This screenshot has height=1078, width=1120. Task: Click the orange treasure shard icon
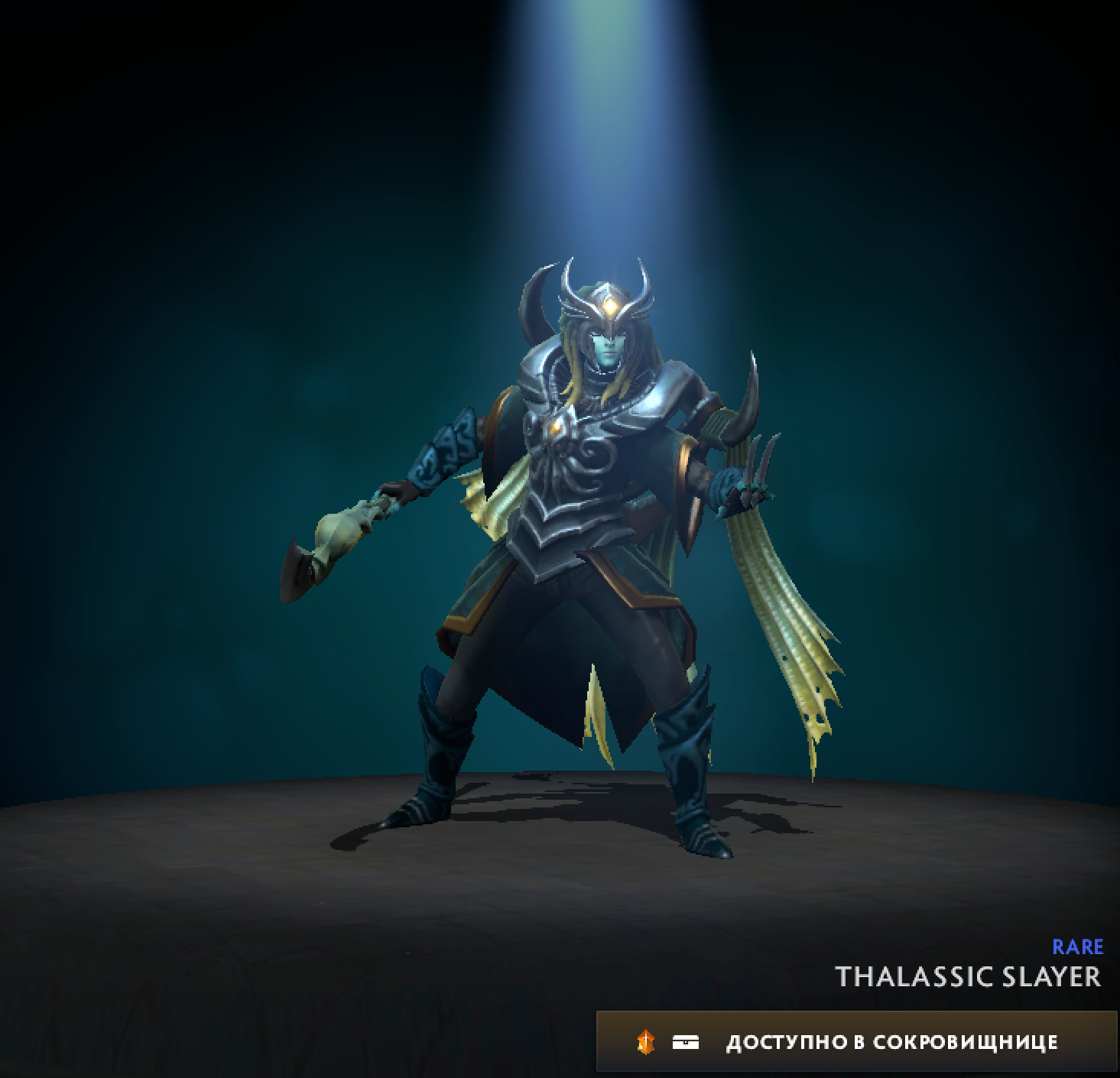pyautogui.click(x=646, y=1041)
